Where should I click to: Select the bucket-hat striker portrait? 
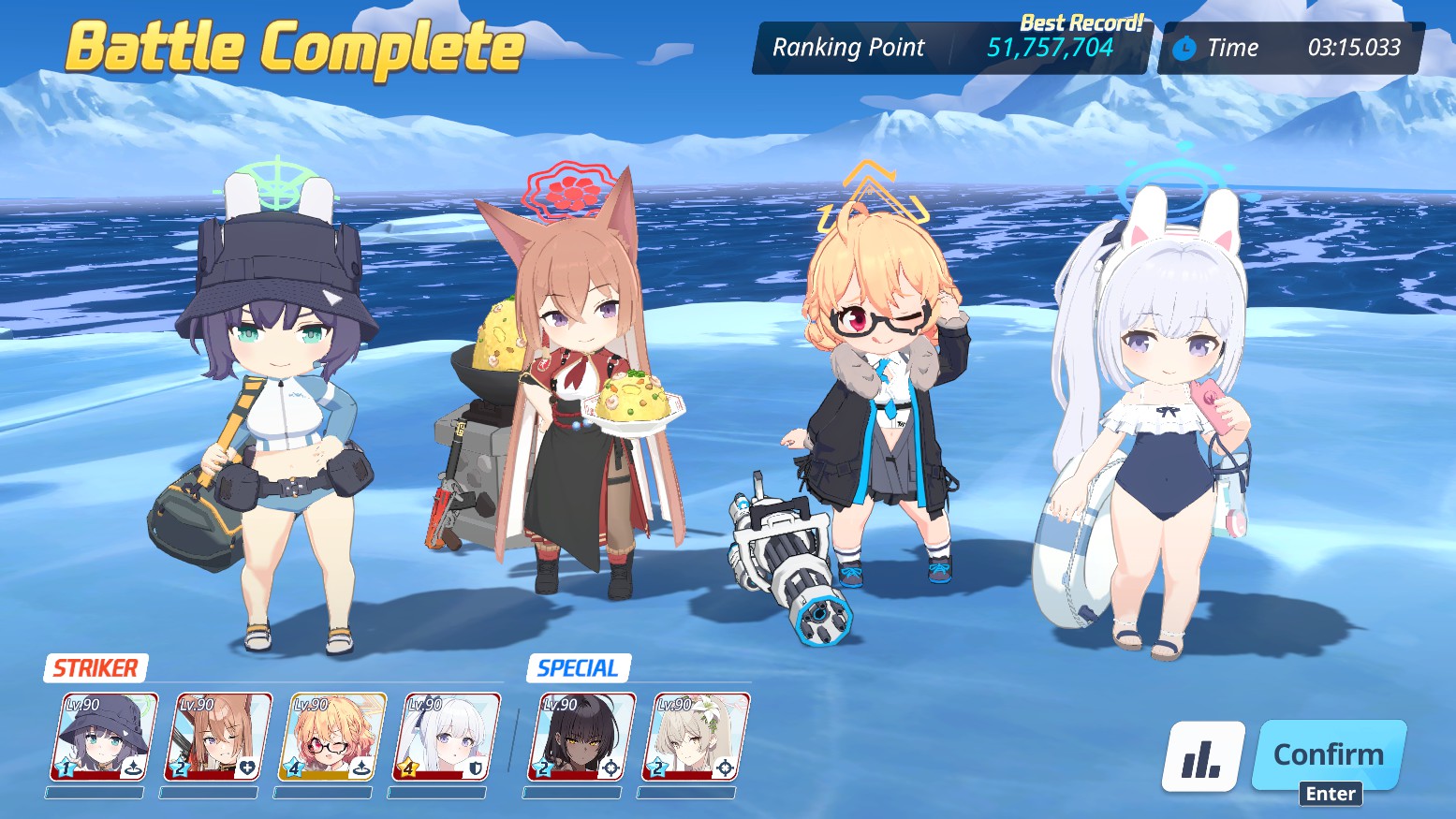(103, 738)
